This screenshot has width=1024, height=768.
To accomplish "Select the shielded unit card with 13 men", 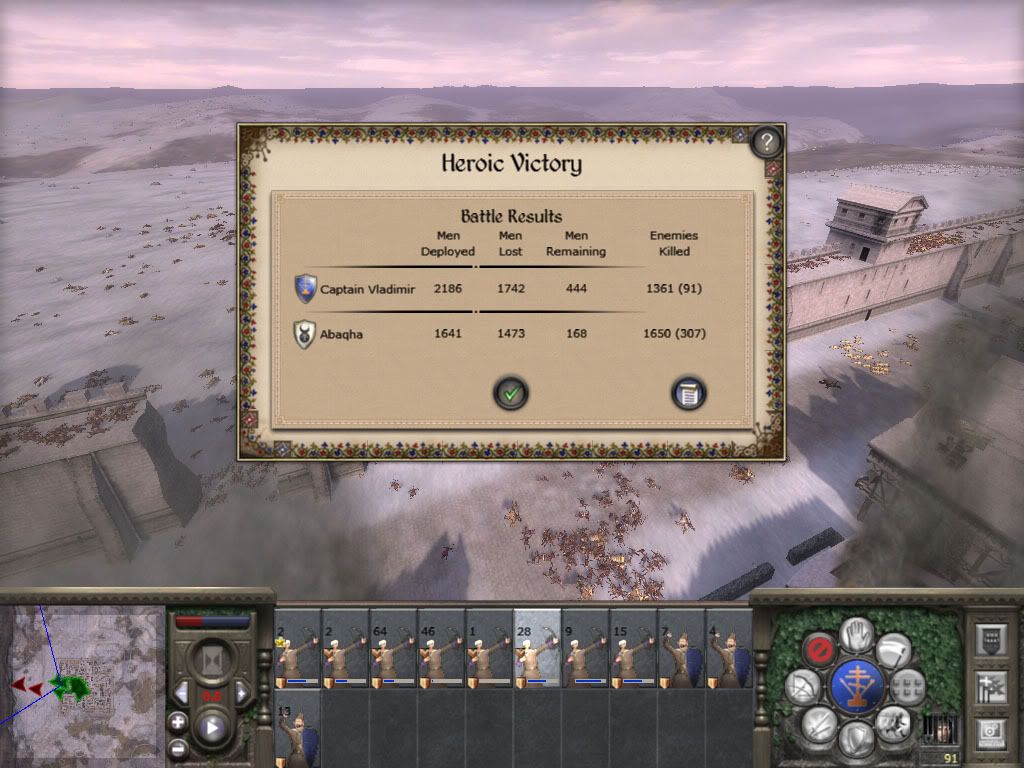I will tap(297, 728).
